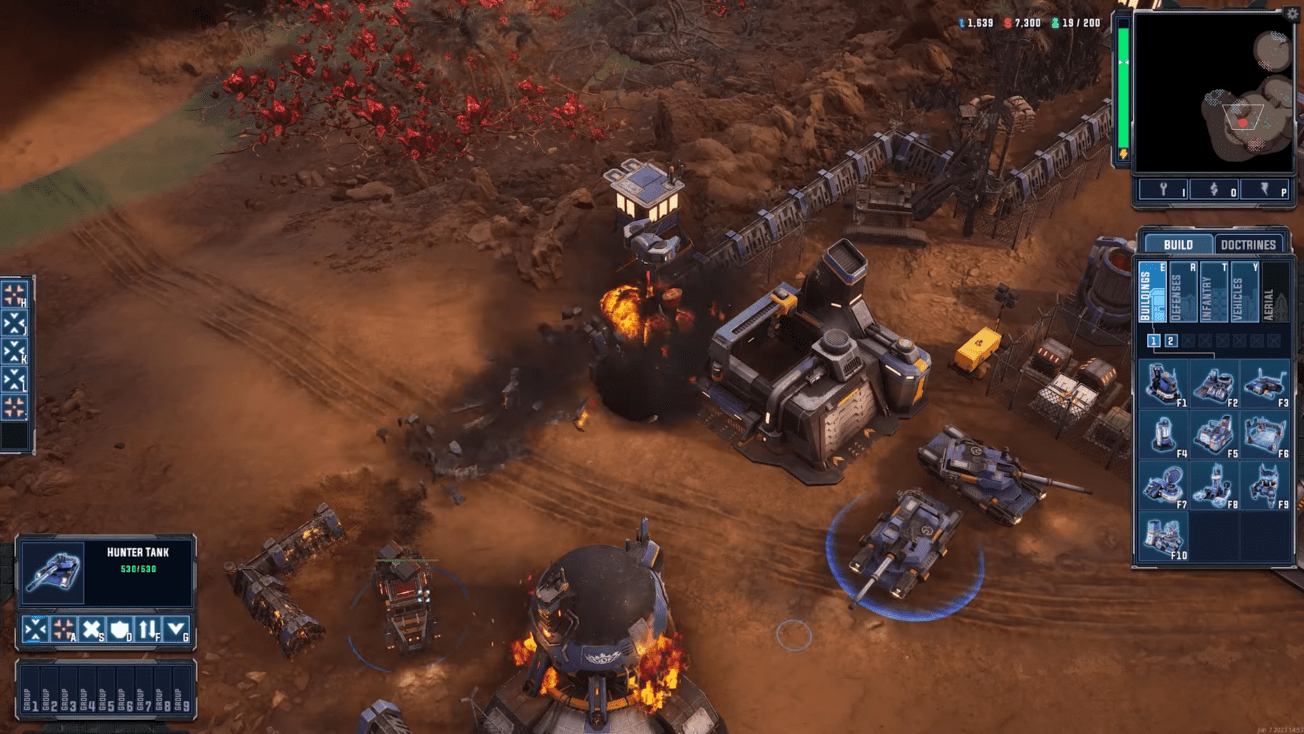The width and height of the screenshot is (1304, 734).
Task: Click the shield defend D command icon
Action: coord(118,629)
